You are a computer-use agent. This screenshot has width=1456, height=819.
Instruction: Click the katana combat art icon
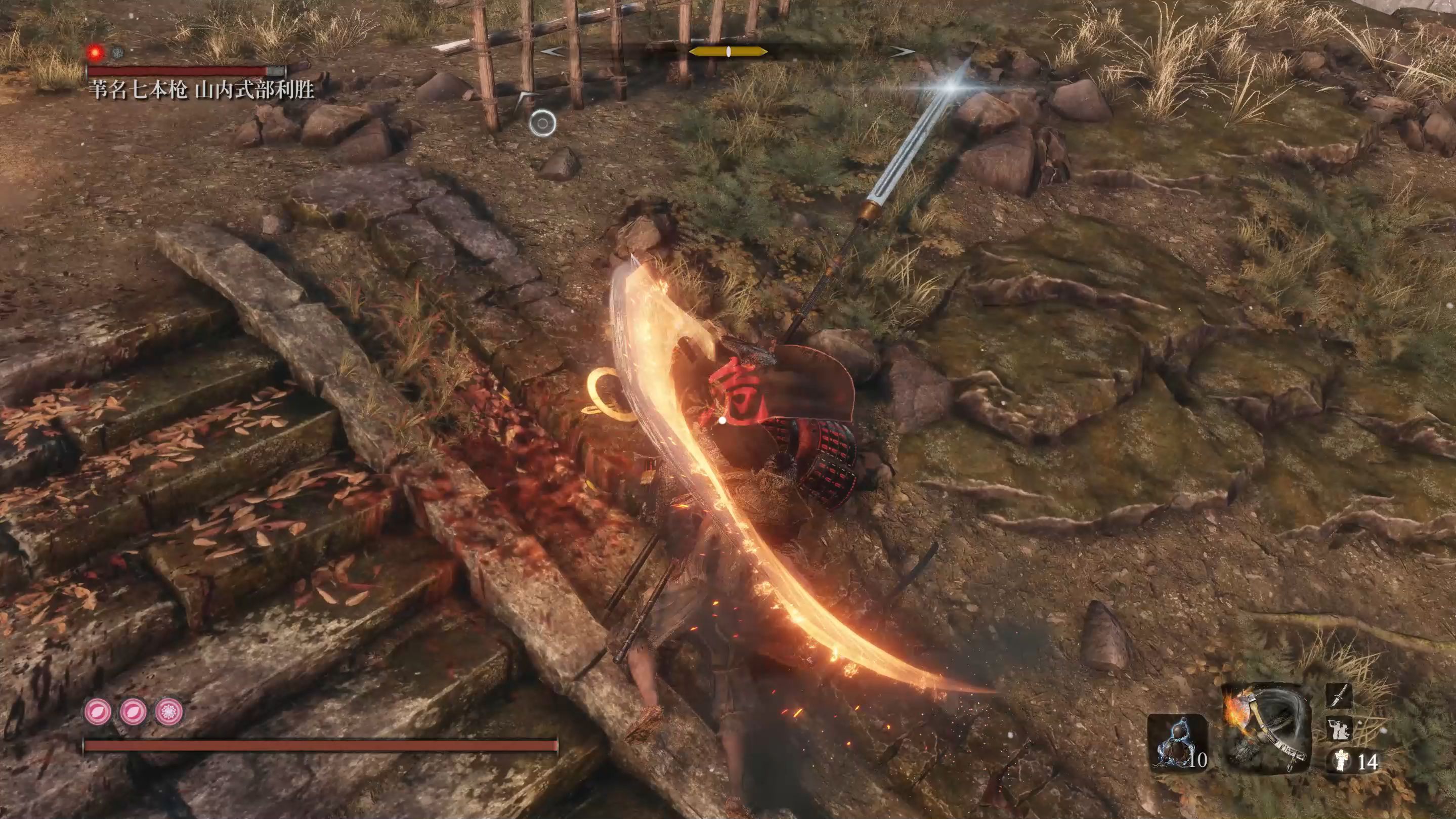pyautogui.click(x=1339, y=696)
